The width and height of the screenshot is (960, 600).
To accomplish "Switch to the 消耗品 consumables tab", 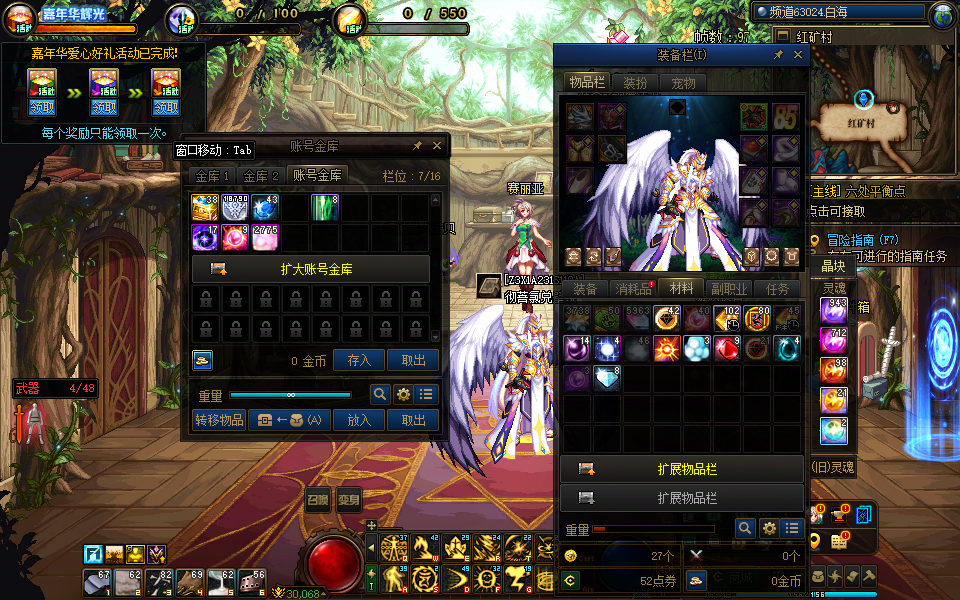I will click(633, 289).
